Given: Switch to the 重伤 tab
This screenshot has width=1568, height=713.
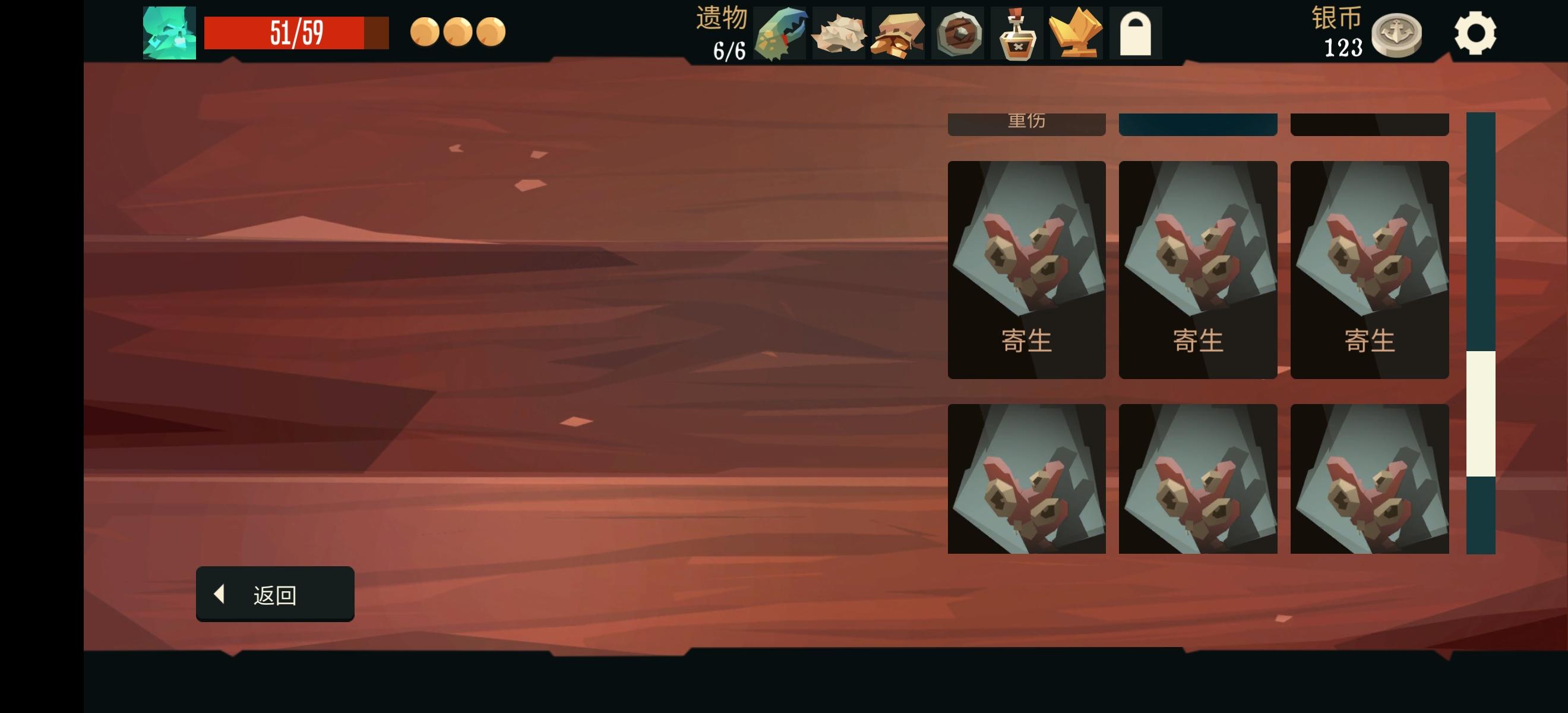Looking at the screenshot, I should click(1027, 124).
